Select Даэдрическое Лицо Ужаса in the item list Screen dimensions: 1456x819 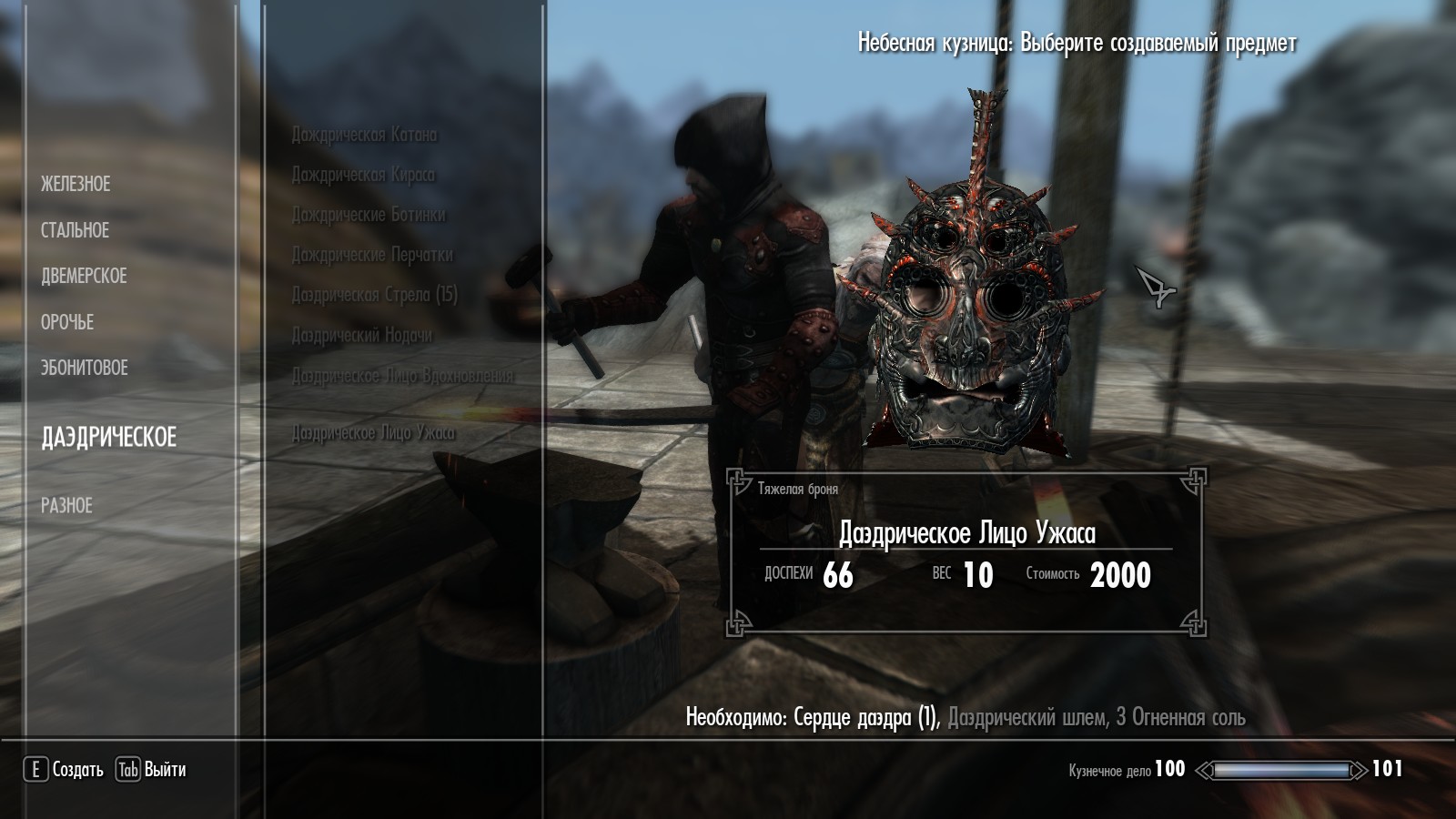373,433
